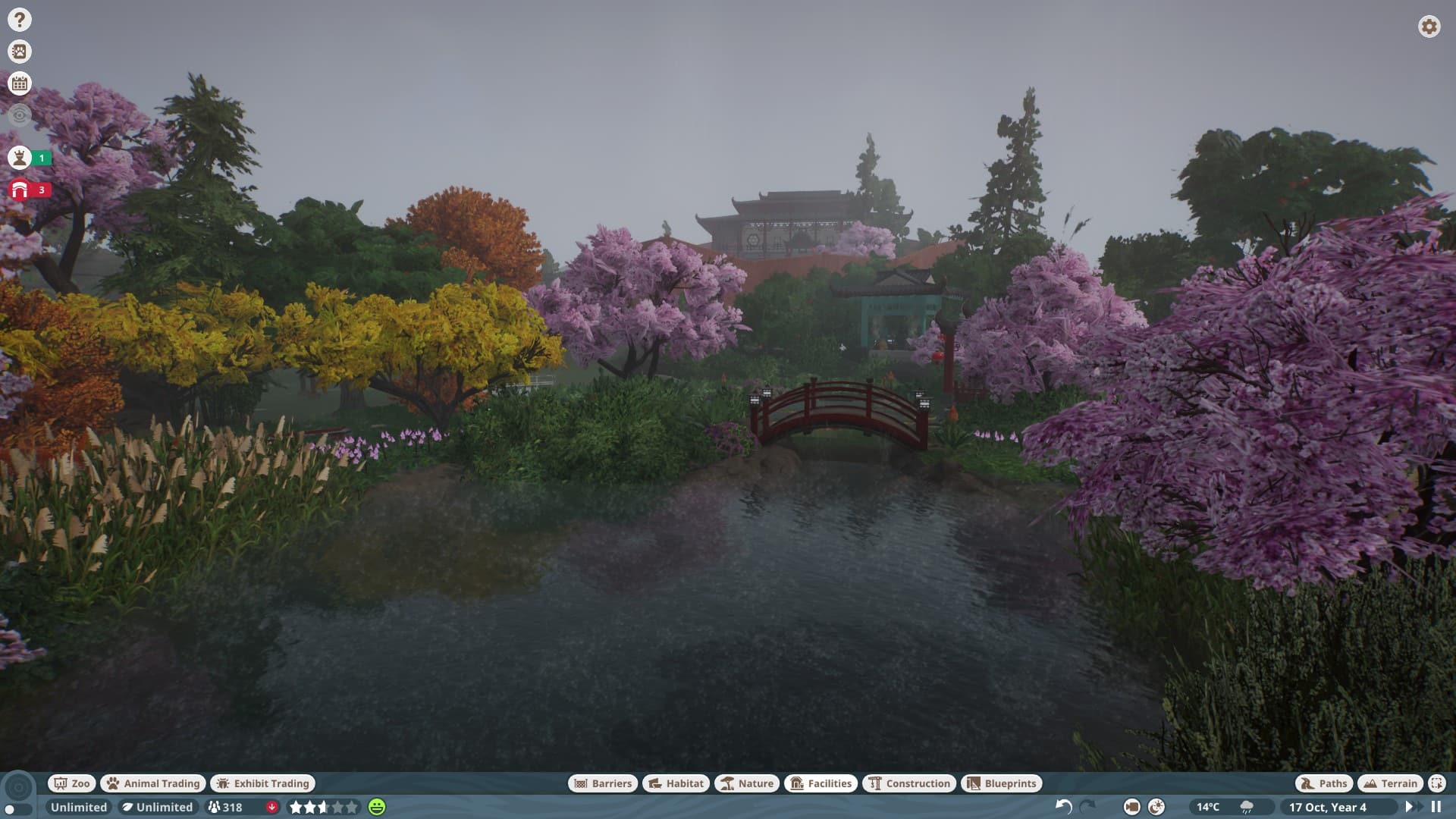Browse Blueprints

1002,783
